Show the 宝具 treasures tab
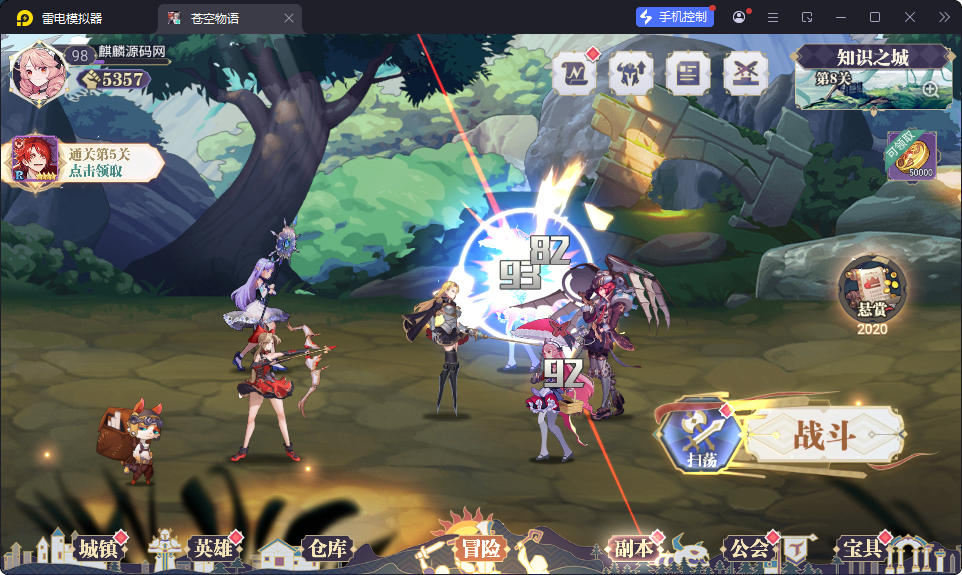 861,548
